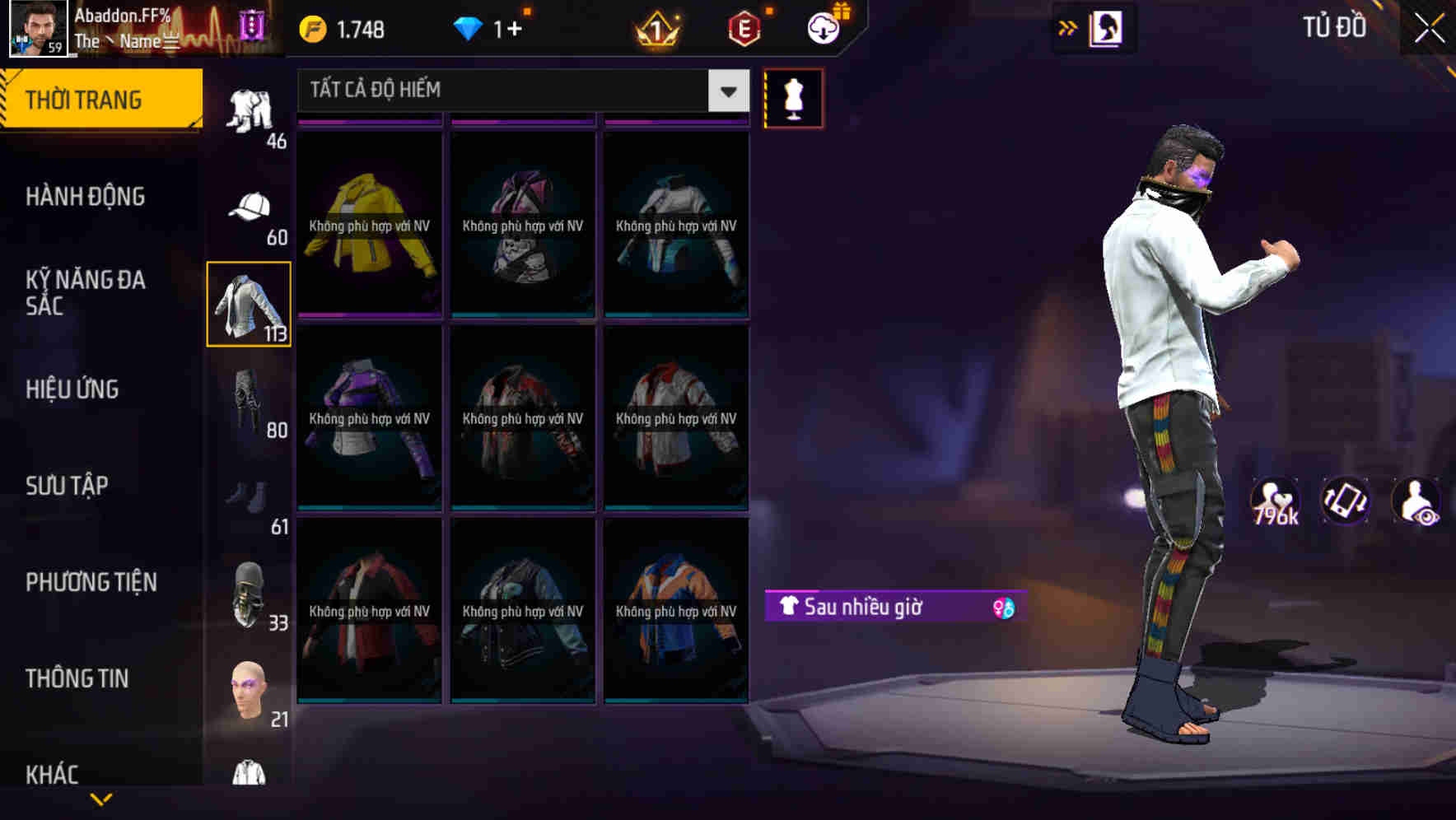Select the yellow jacket thumbnail

click(369, 224)
